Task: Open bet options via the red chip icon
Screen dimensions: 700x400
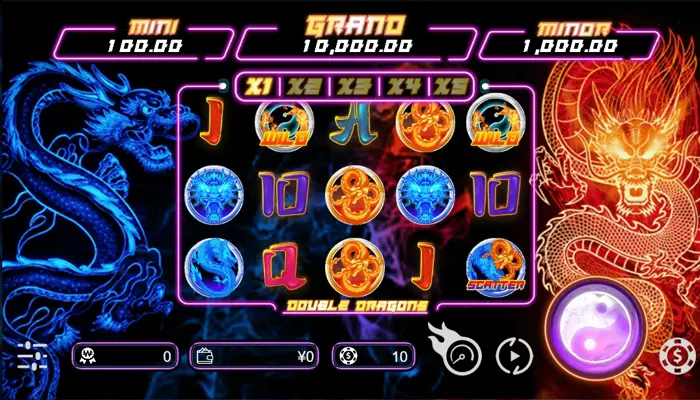Action: [x=677, y=356]
